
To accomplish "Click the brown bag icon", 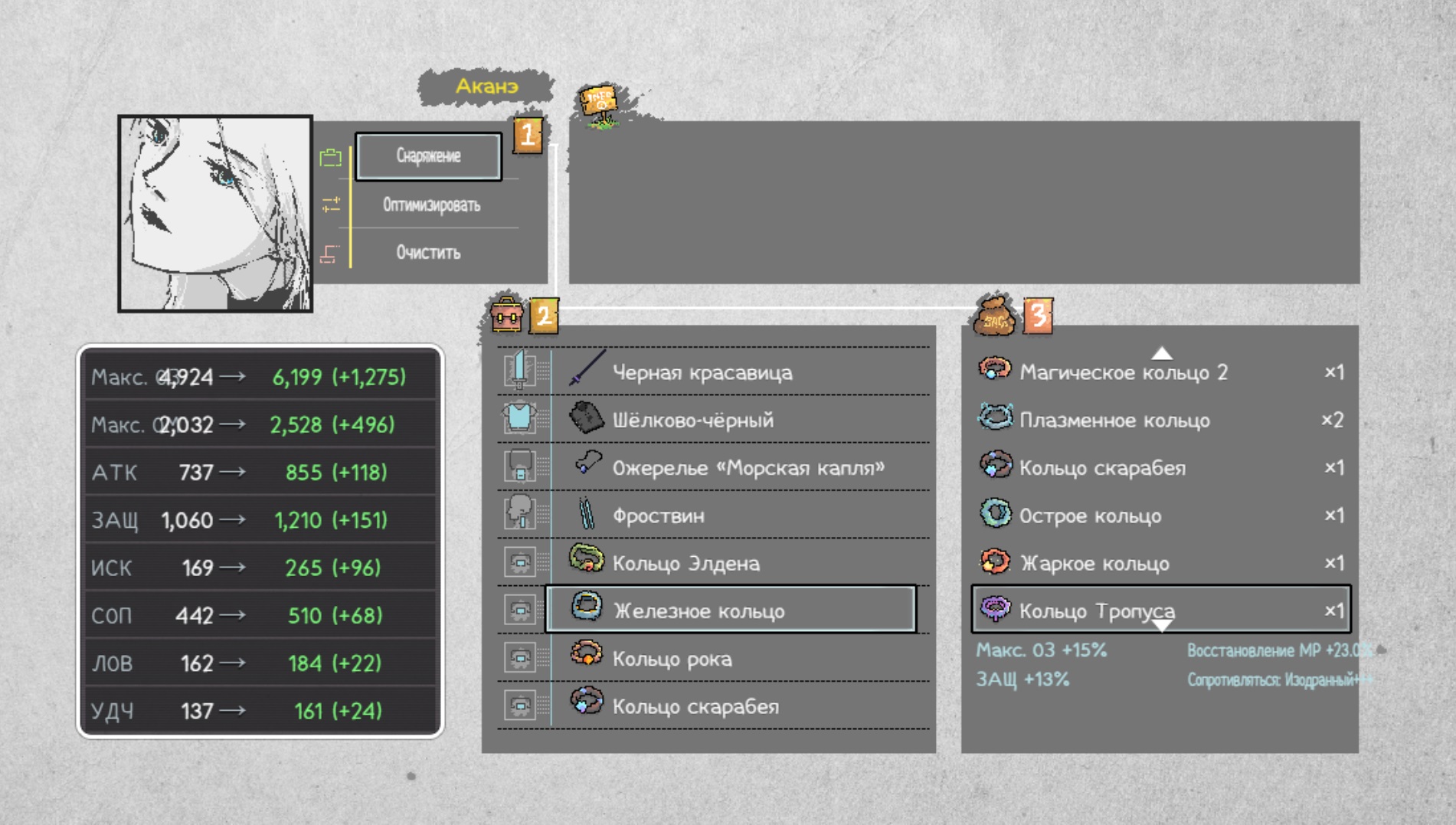I will 994,316.
